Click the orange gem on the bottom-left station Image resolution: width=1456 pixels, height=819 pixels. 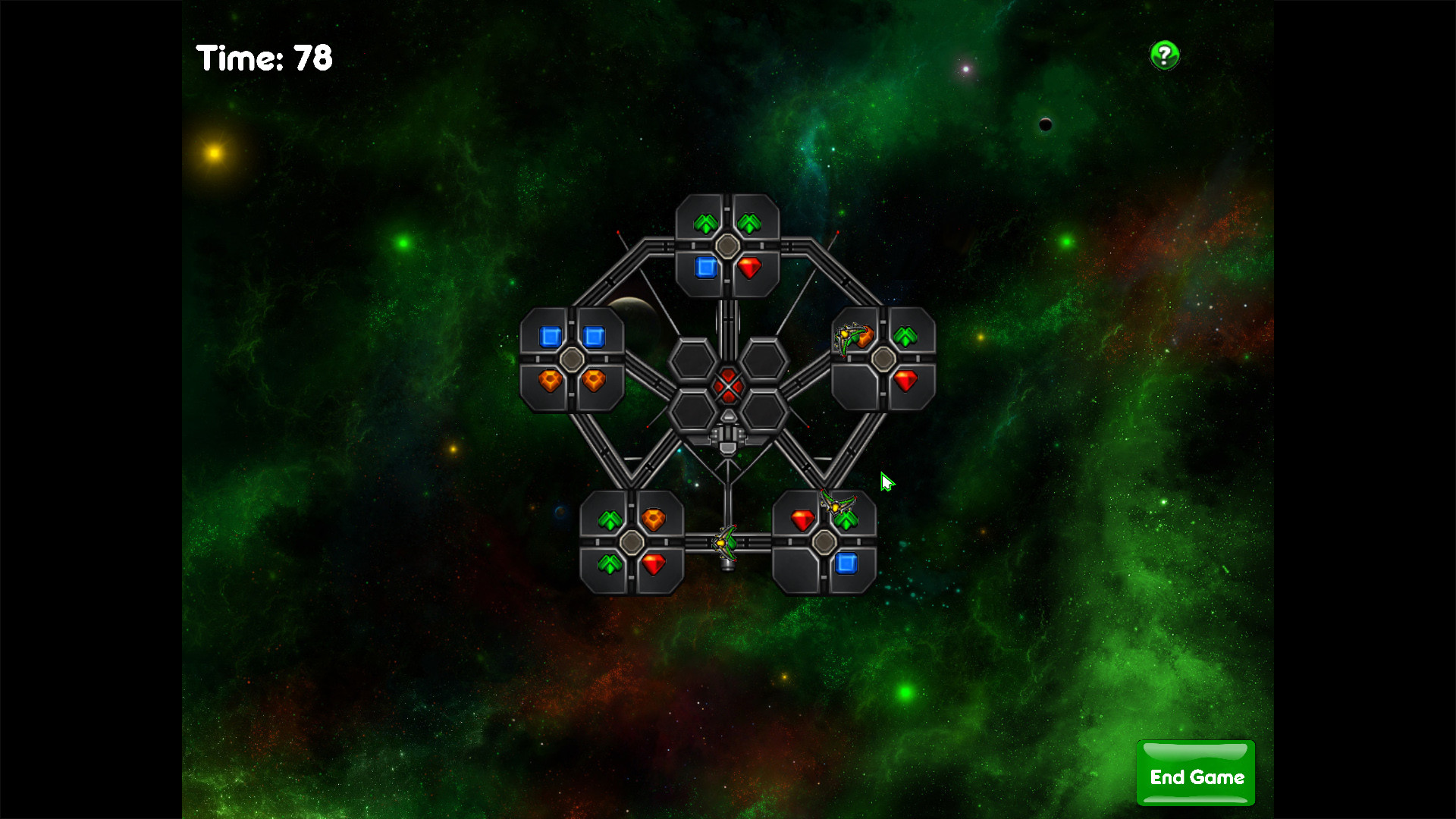click(x=655, y=516)
